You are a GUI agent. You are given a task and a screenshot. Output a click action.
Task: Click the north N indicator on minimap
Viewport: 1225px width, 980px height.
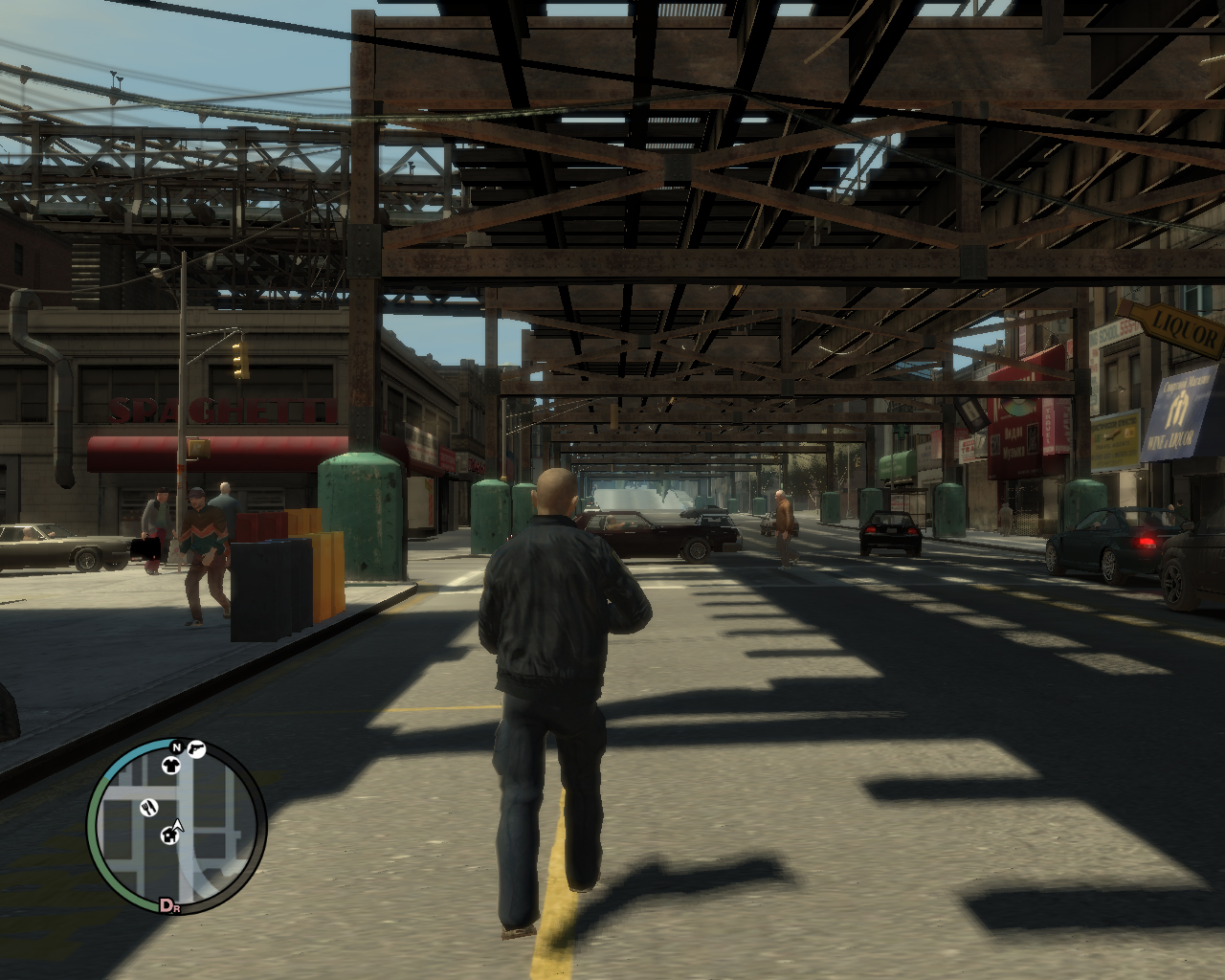177,746
